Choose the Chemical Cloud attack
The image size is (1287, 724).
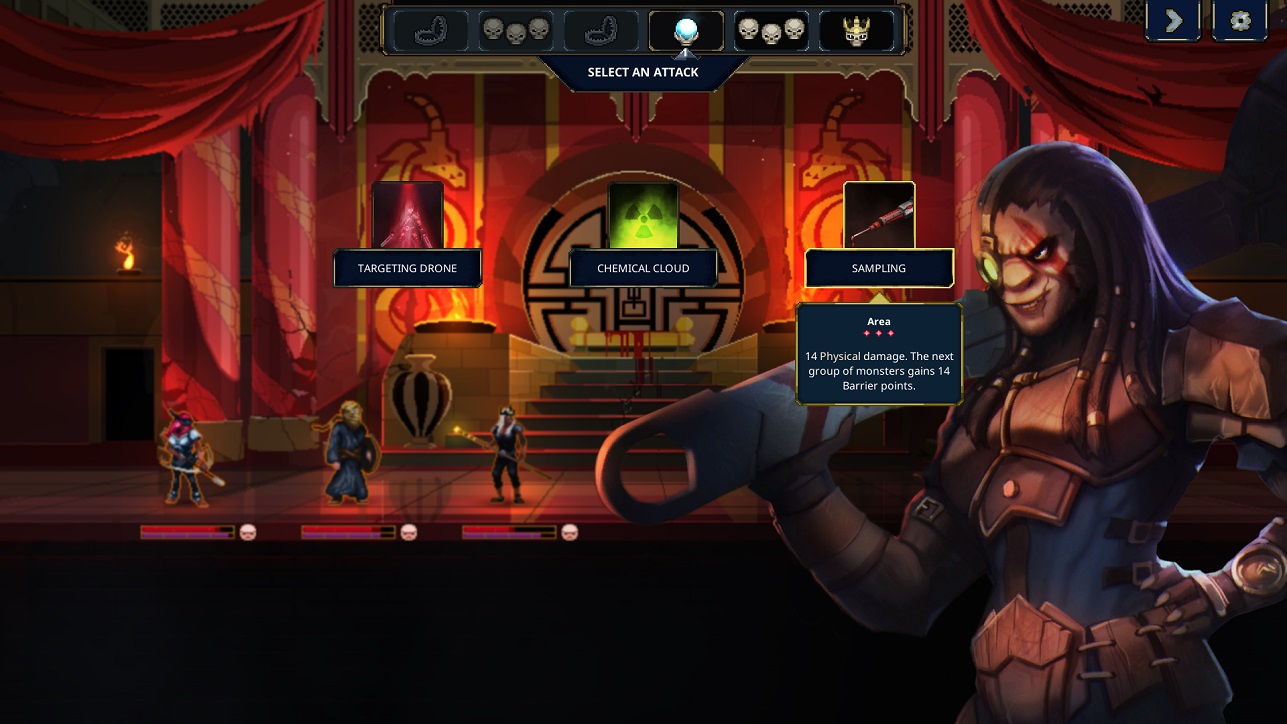643,268
